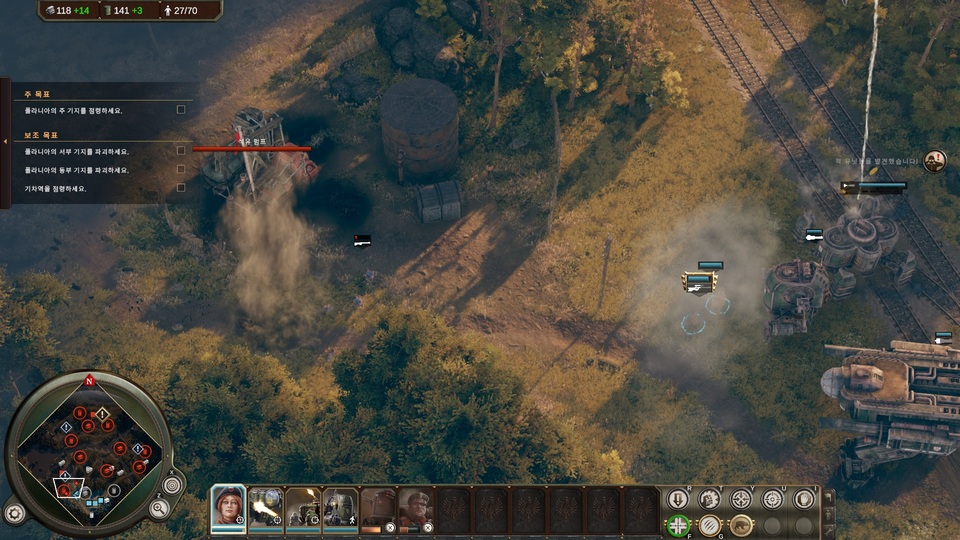Click the bear companion ability icon
Screen dimensions: 960x540
click(x=741, y=525)
